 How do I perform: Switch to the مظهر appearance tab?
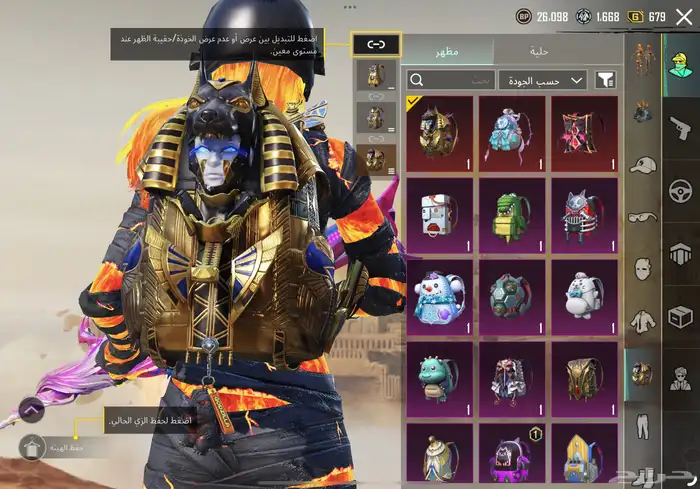coord(447,52)
